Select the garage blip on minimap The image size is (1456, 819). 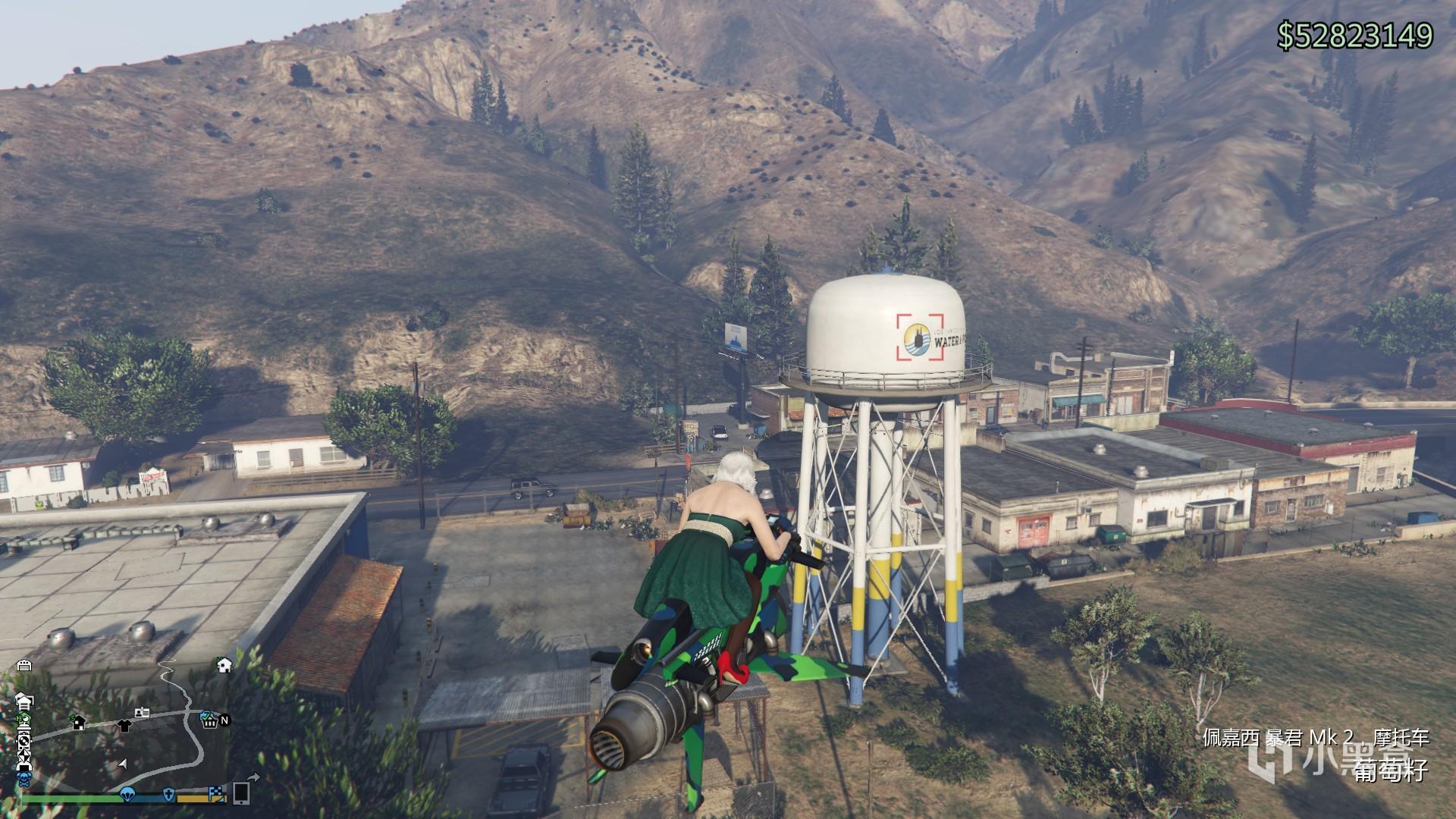tap(24, 665)
